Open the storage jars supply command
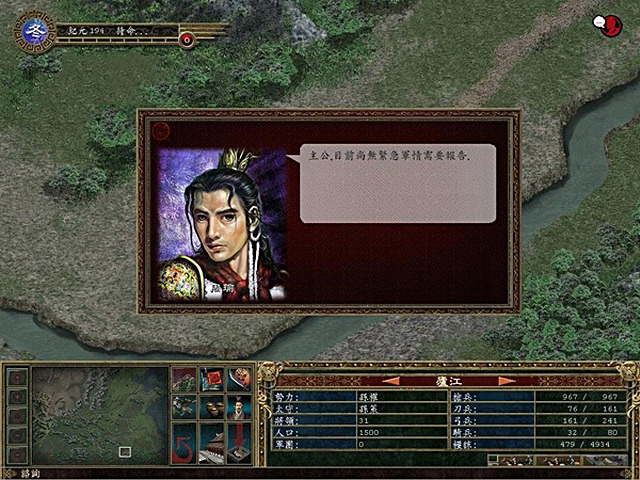The width and height of the screenshot is (640, 480). tap(211, 408)
